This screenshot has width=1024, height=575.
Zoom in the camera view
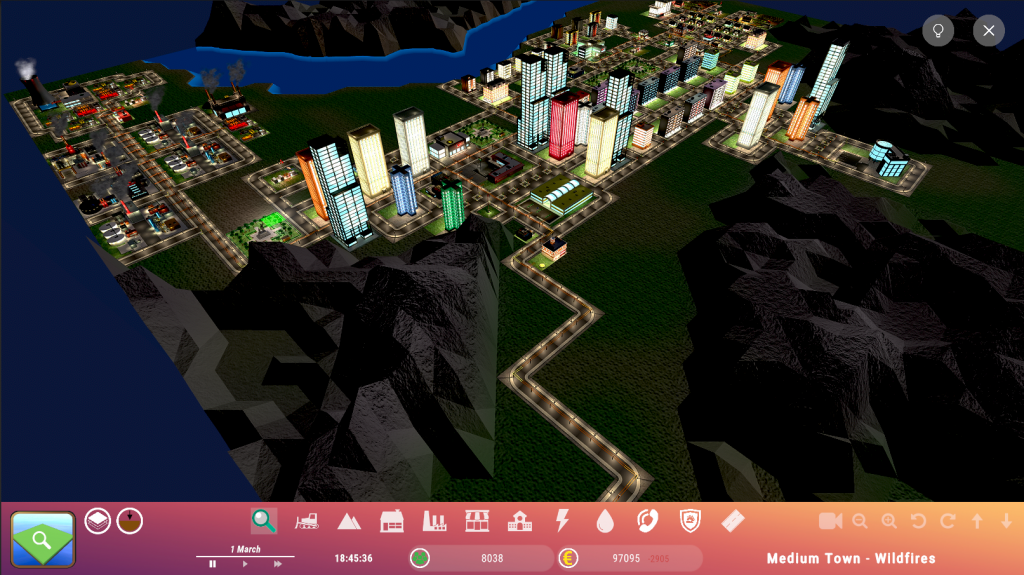point(889,521)
